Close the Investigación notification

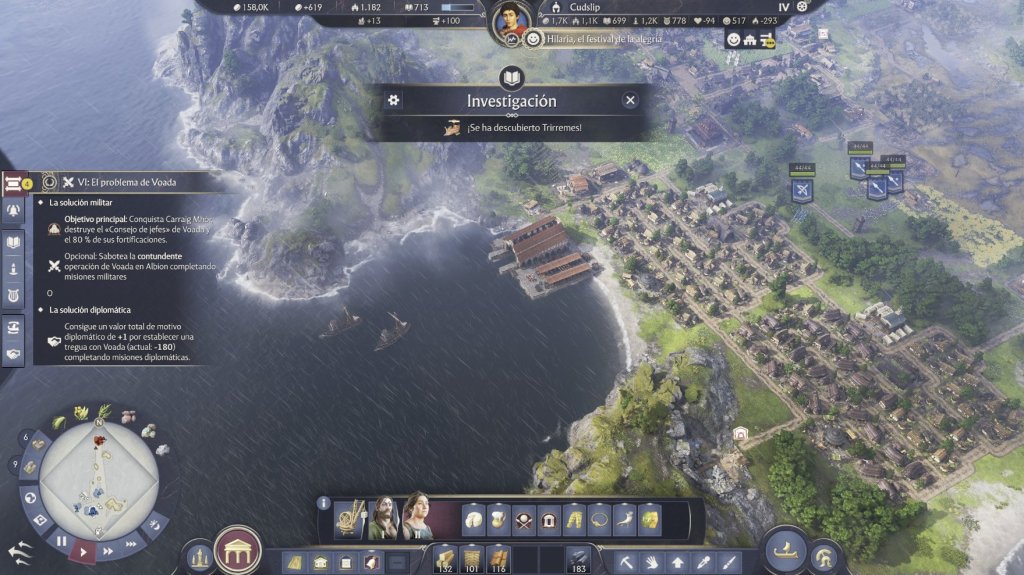tap(630, 100)
